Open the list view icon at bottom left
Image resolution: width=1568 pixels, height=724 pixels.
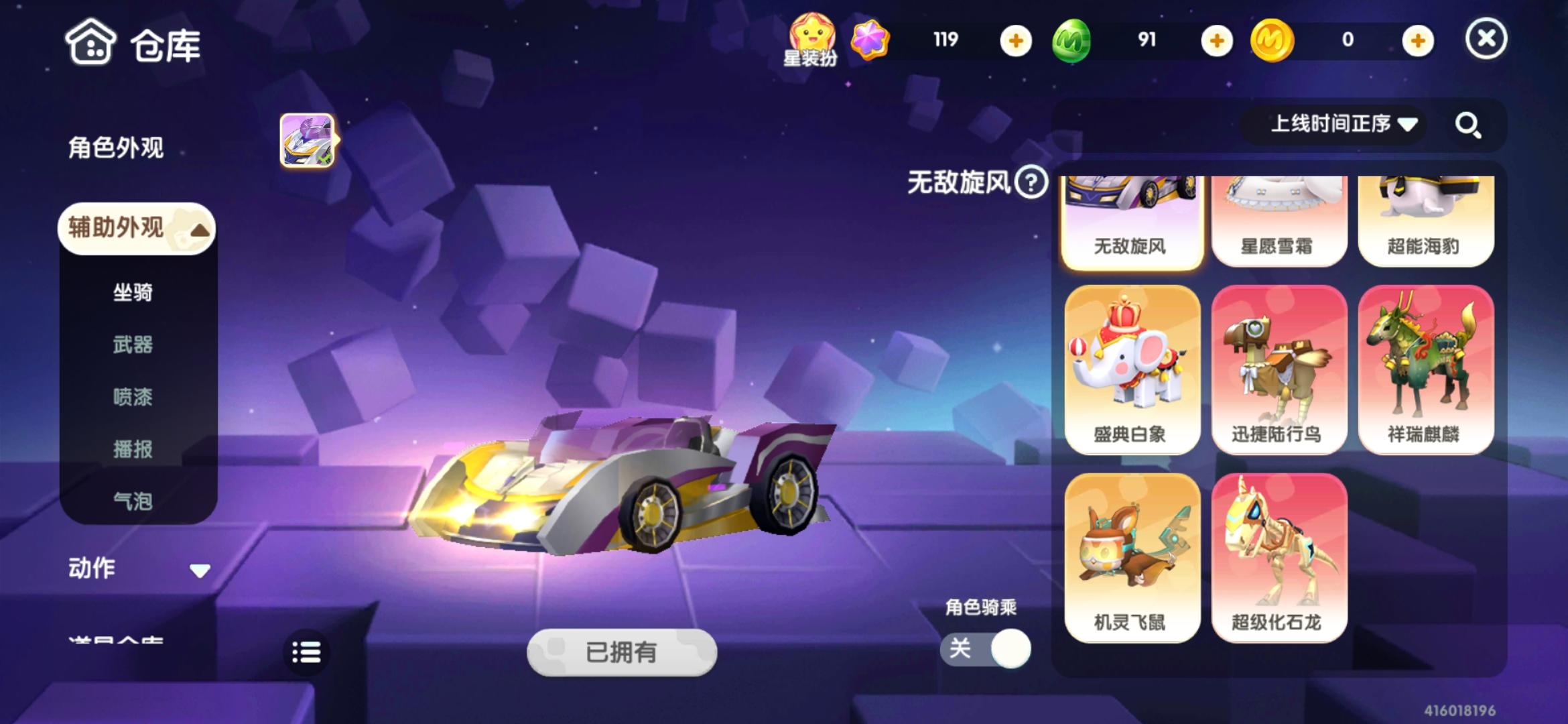[x=306, y=651]
